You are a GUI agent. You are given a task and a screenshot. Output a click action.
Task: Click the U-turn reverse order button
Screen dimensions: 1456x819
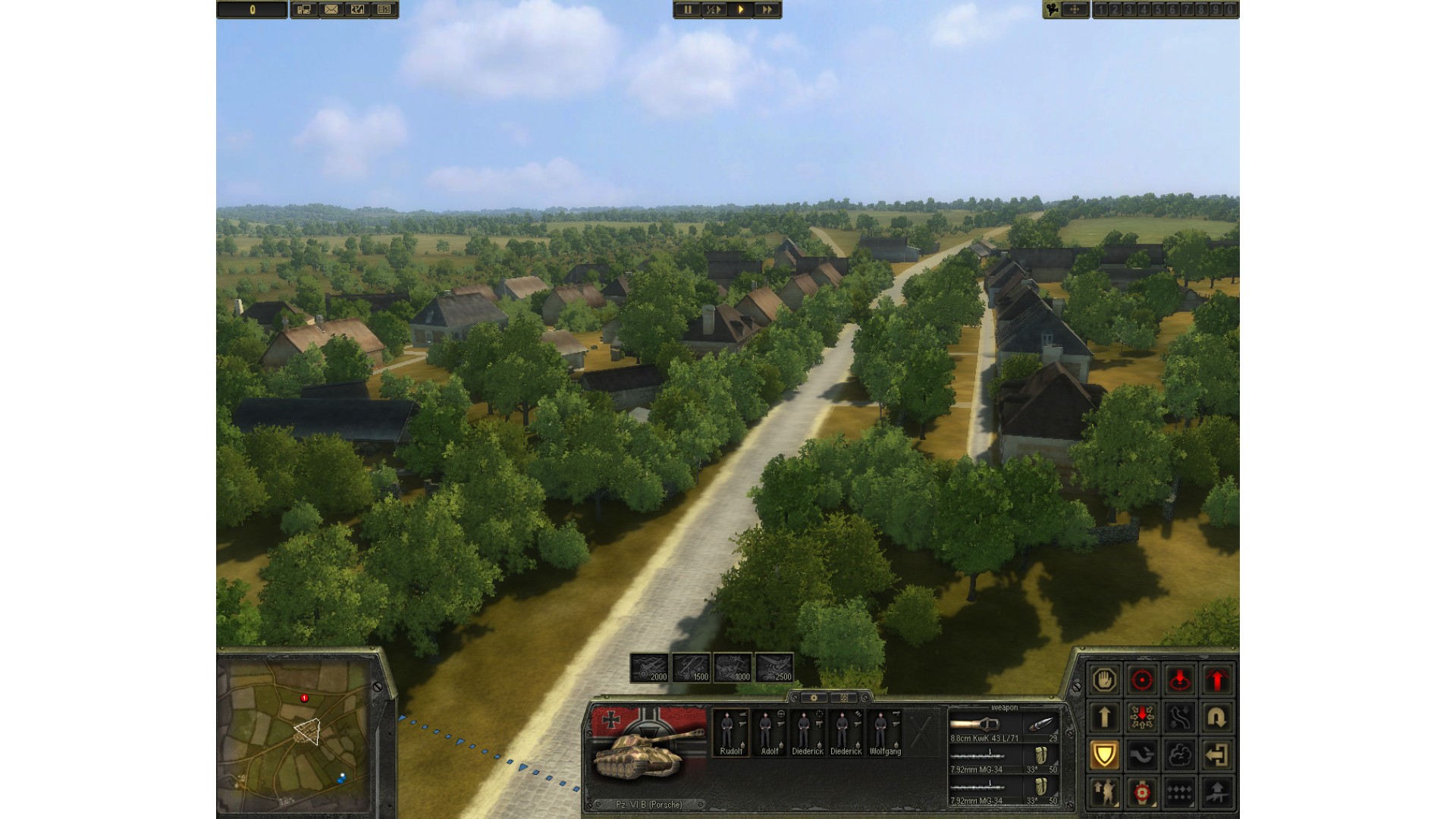[1217, 717]
